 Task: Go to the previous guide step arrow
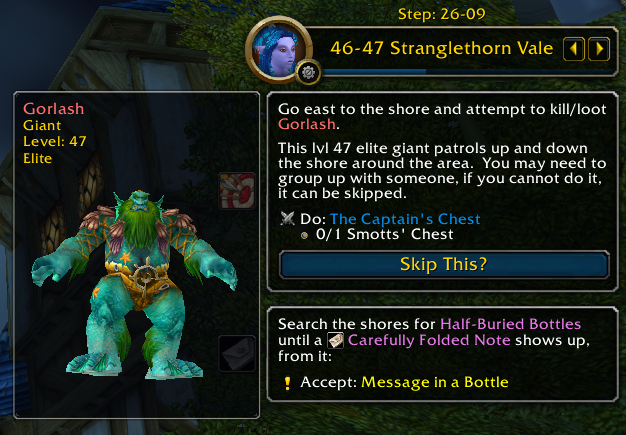575,48
